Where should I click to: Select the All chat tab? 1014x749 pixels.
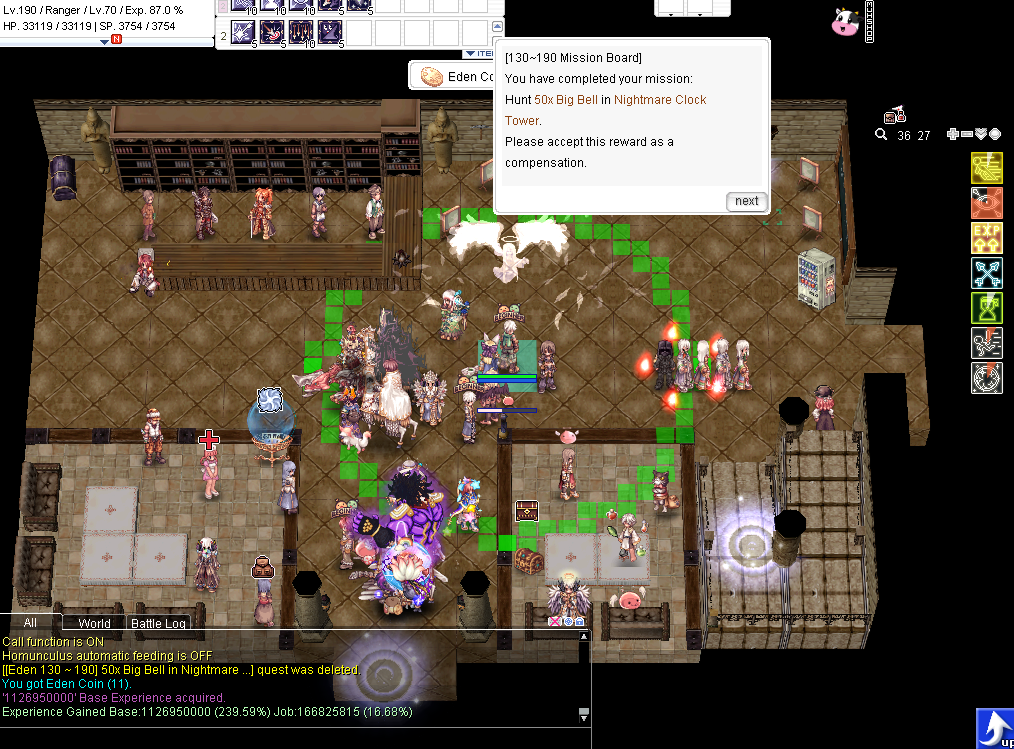pos(30,622)
